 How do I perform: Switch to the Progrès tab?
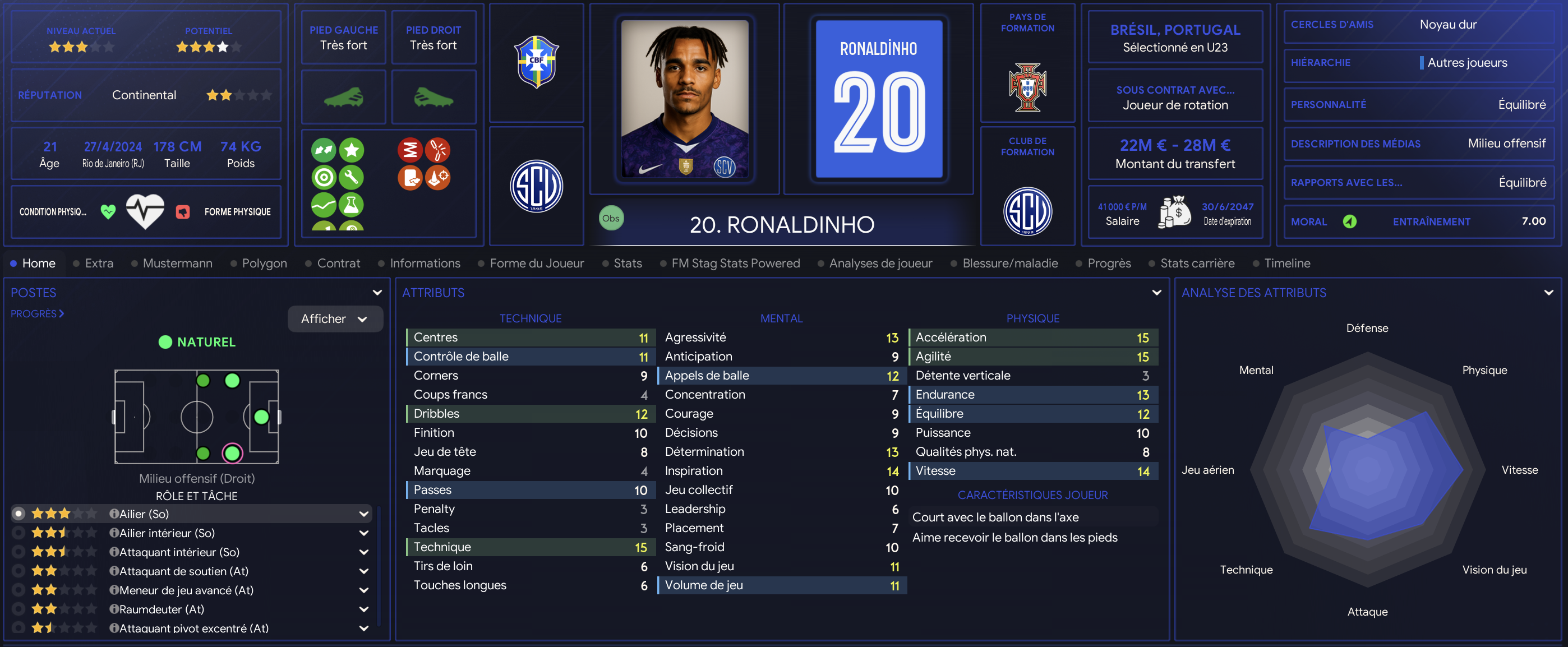1109,263
